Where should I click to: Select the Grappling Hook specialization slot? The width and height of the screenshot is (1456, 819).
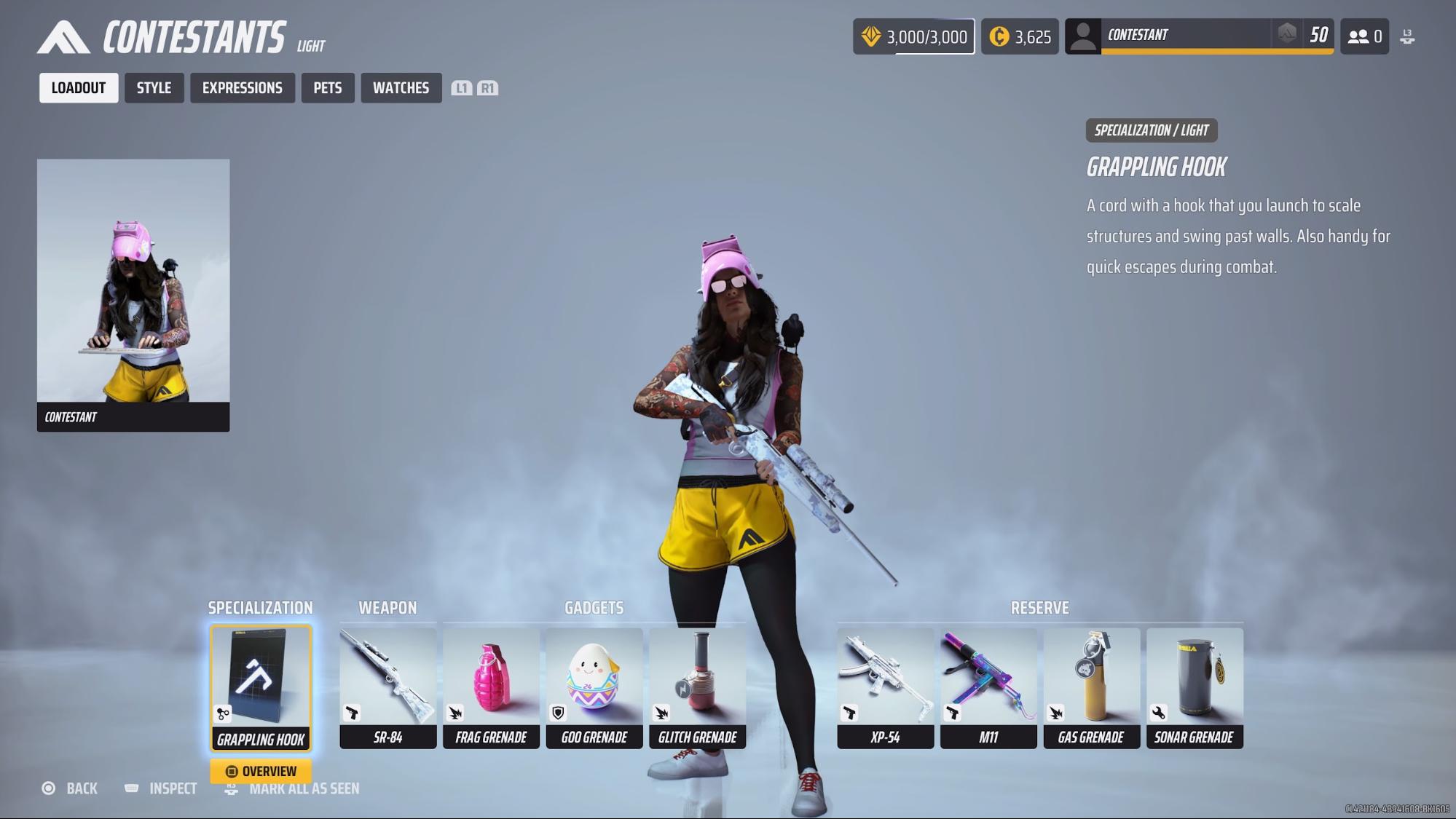point(261,688)
